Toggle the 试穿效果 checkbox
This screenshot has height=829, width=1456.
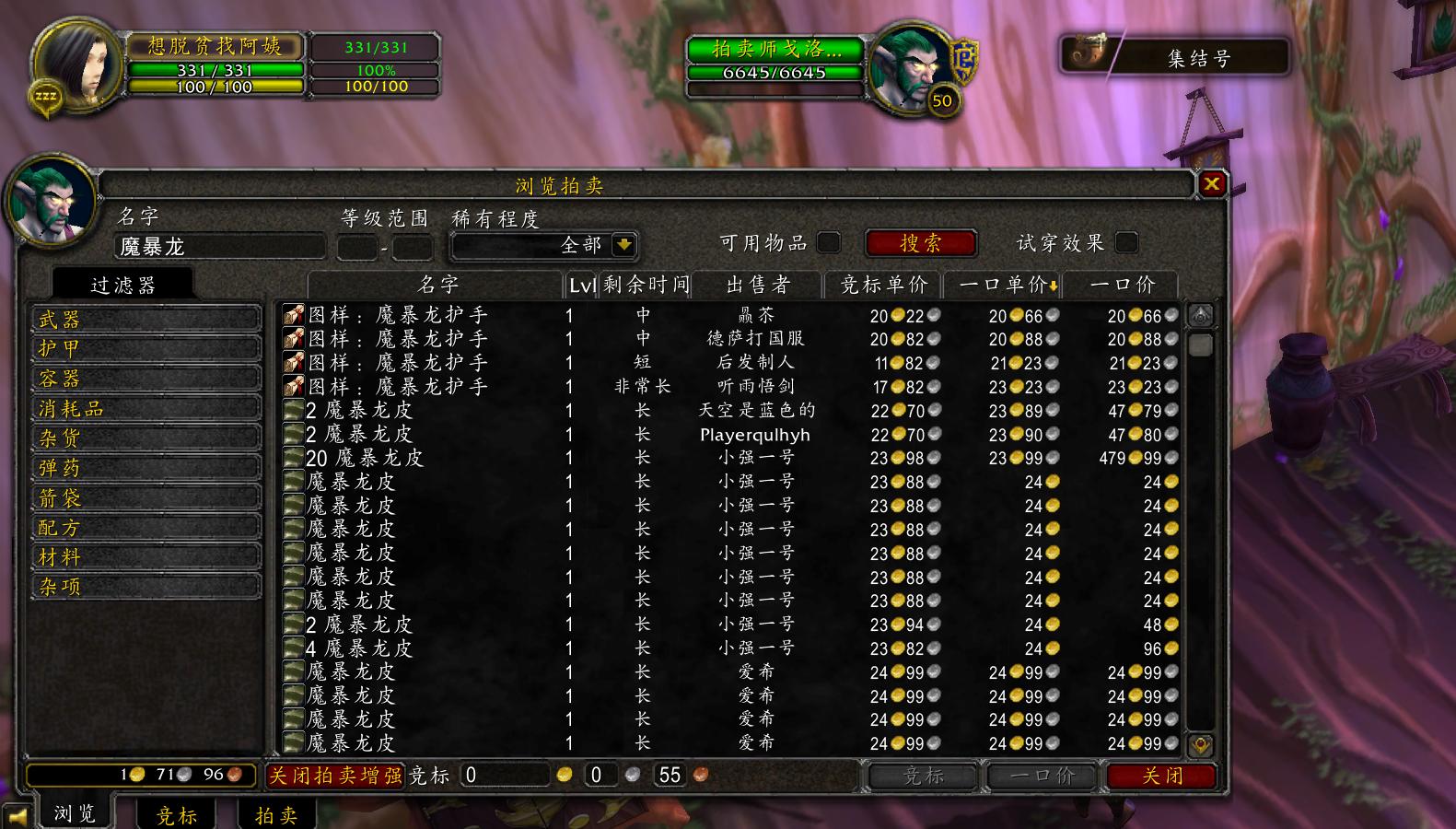tap(1125, 242)
